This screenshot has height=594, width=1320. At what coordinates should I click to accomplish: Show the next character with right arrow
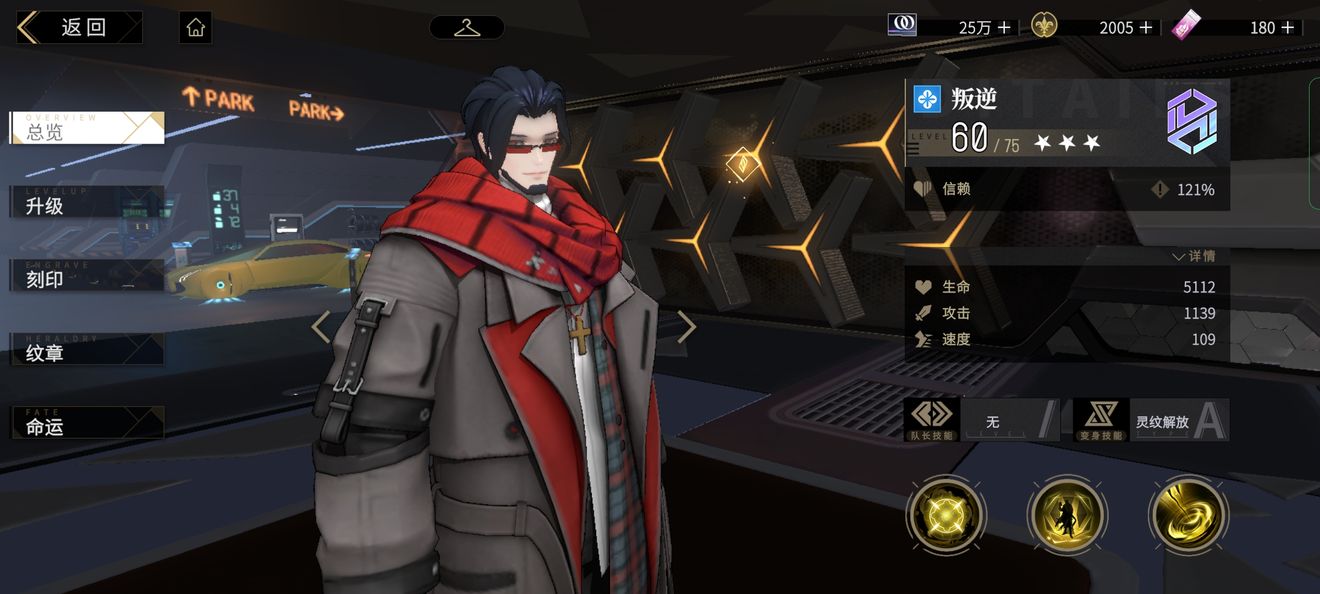point(687,327)
